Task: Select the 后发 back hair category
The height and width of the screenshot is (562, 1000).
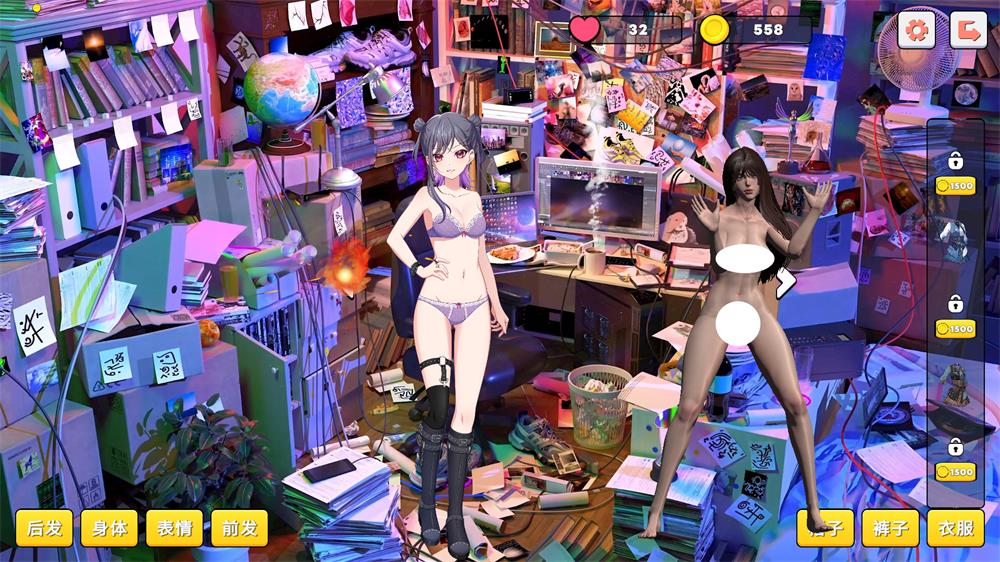Action: tap(44, 528)
